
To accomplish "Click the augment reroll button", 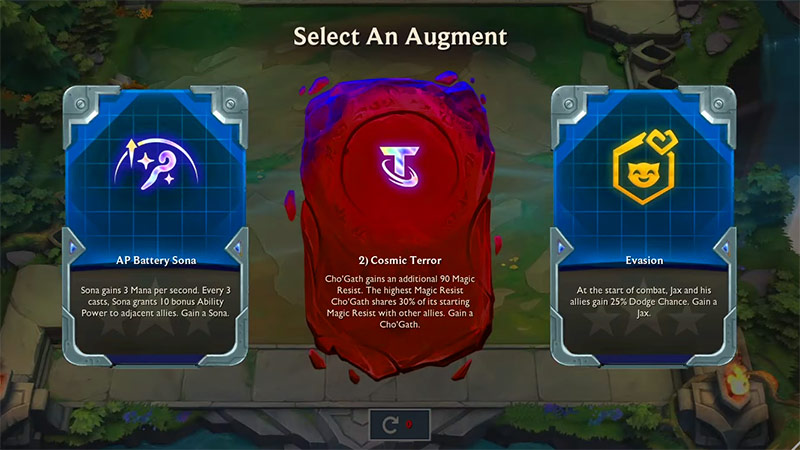I will tap(399, 424).
